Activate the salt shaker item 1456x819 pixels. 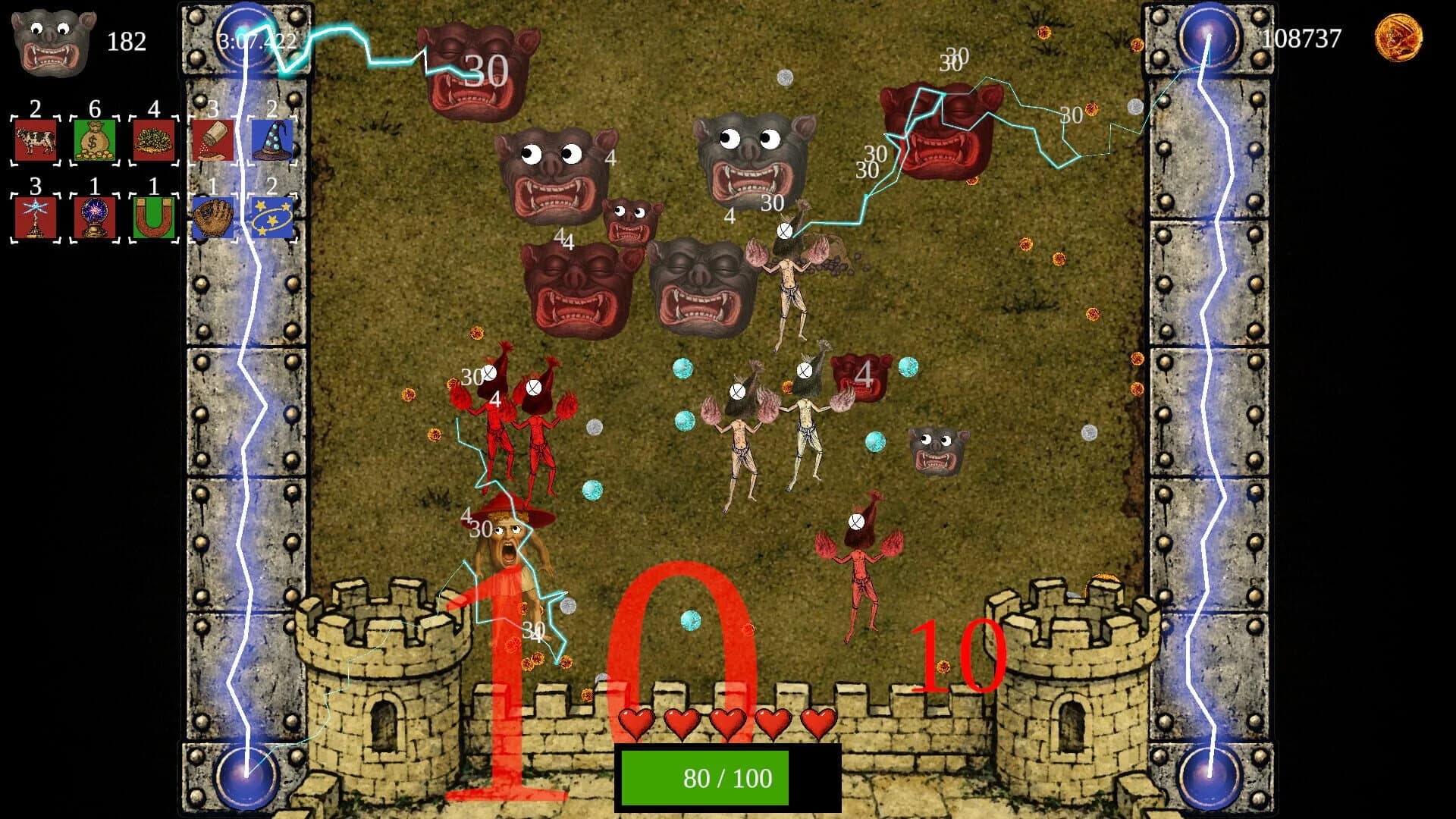click(x=213, y=140)
